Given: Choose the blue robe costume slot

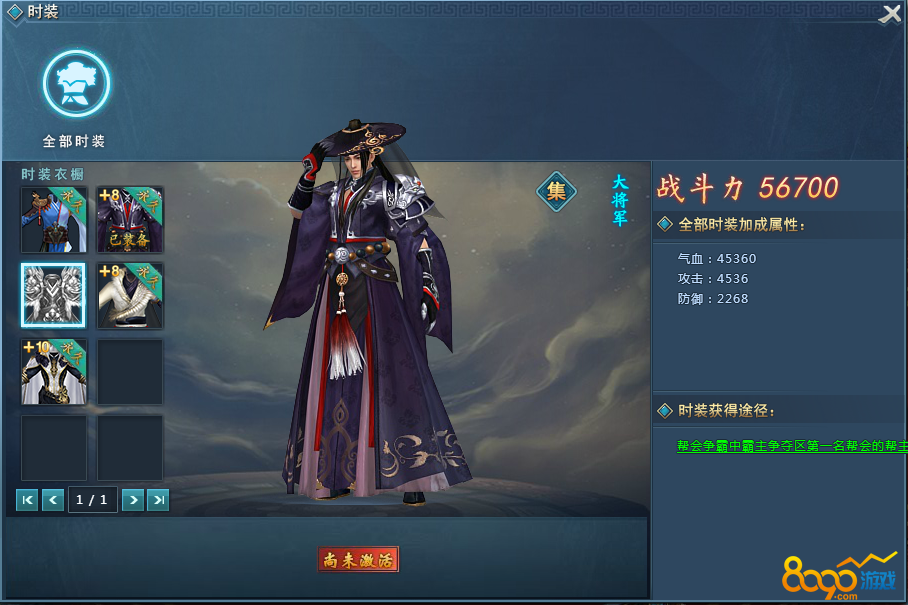Looking at the screenshot, I should pyautogui.click(x=54, y=219).
